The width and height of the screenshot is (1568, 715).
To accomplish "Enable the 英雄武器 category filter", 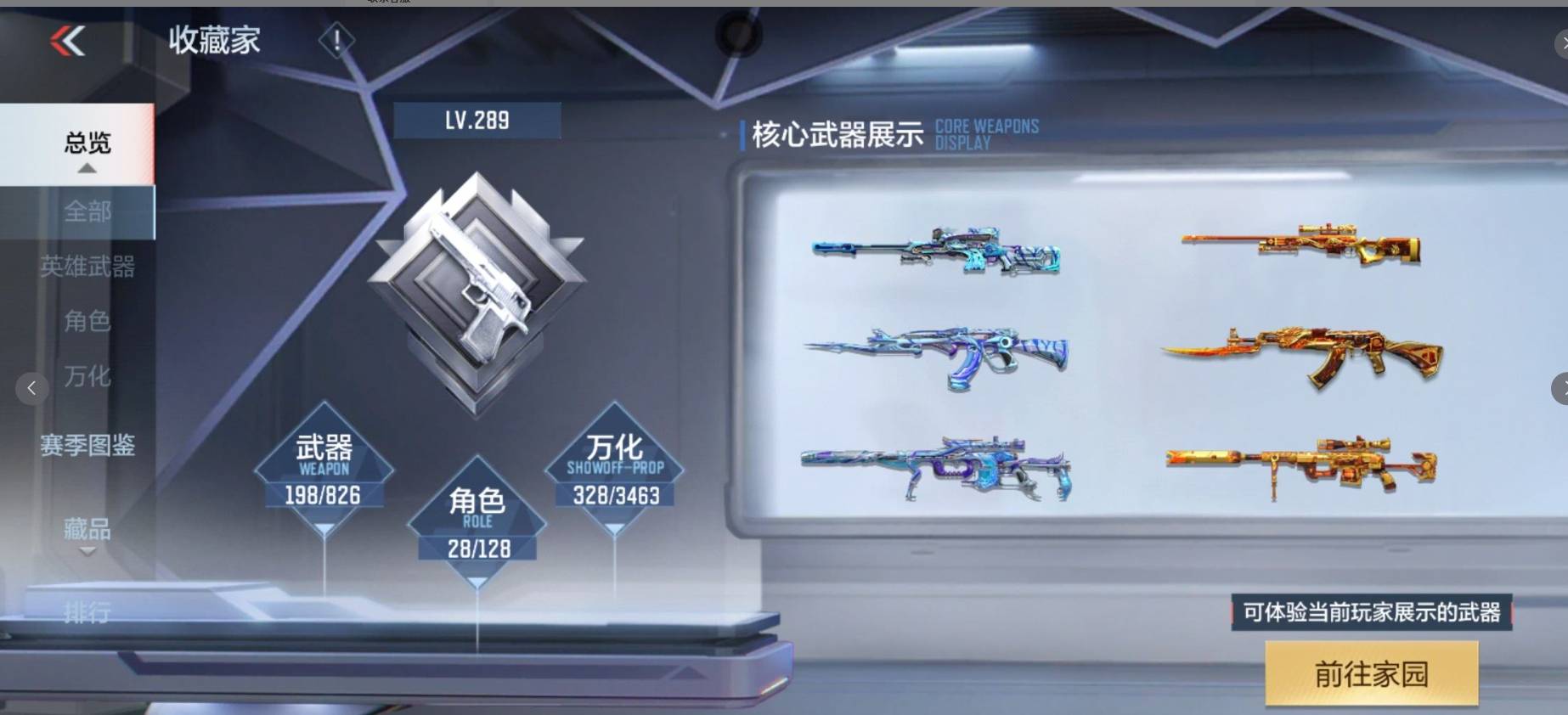I will (x=87, y=267).
